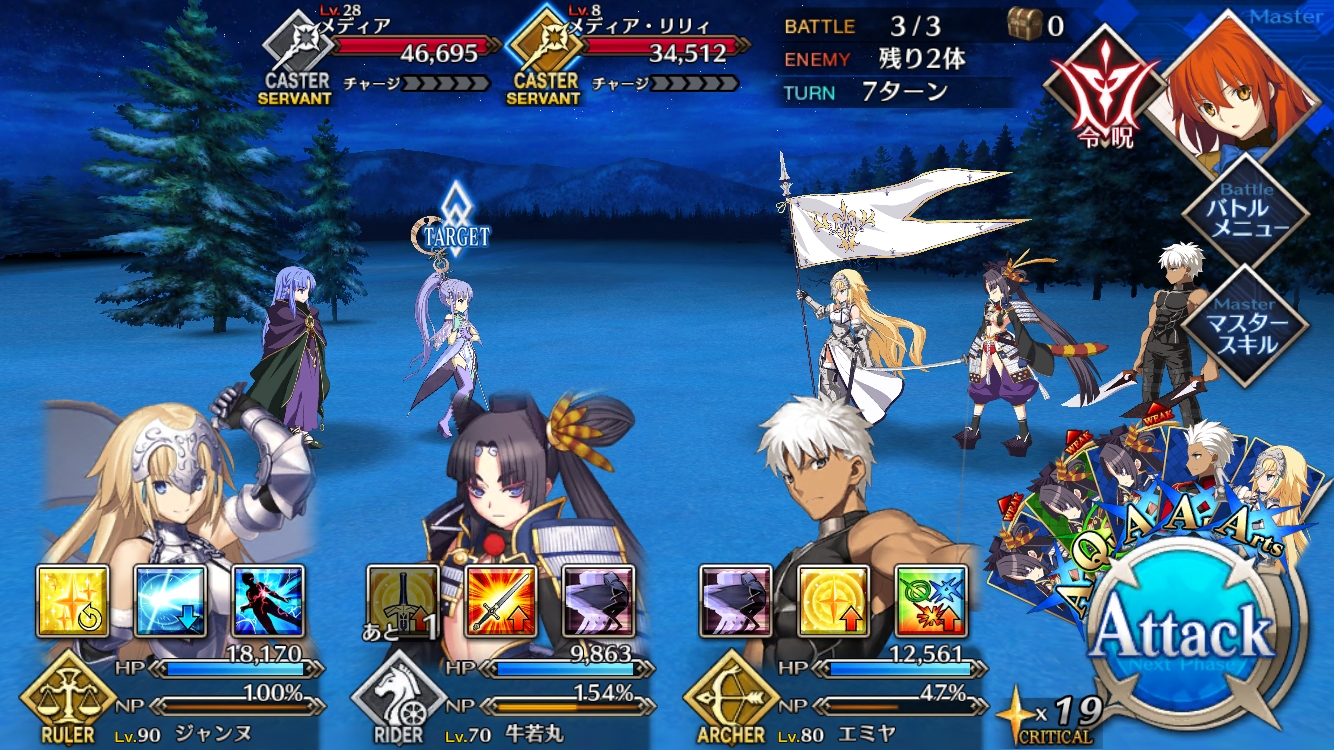Activate Jeanne's yellow sparkle skill
This screenshot has height=750, width=1334.
[73, 601]
